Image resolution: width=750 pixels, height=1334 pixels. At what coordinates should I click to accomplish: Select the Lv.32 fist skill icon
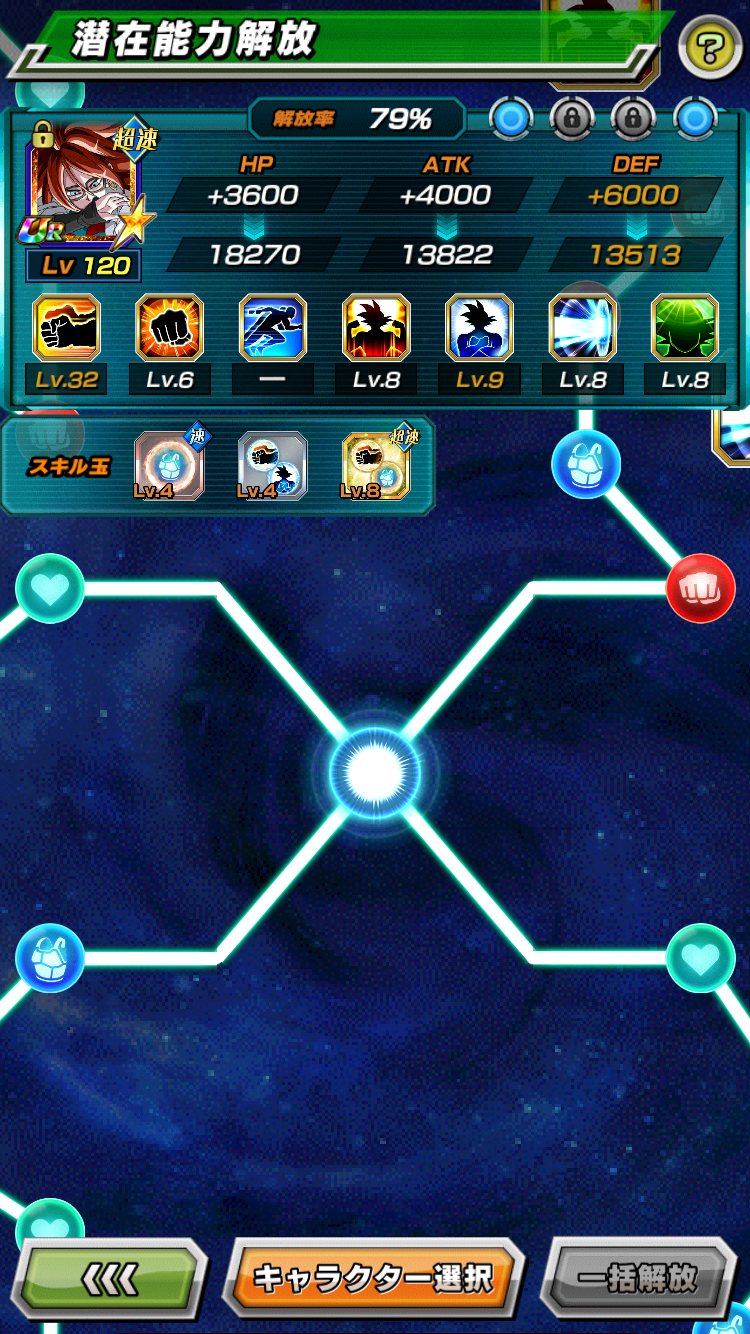coord(67,327)
